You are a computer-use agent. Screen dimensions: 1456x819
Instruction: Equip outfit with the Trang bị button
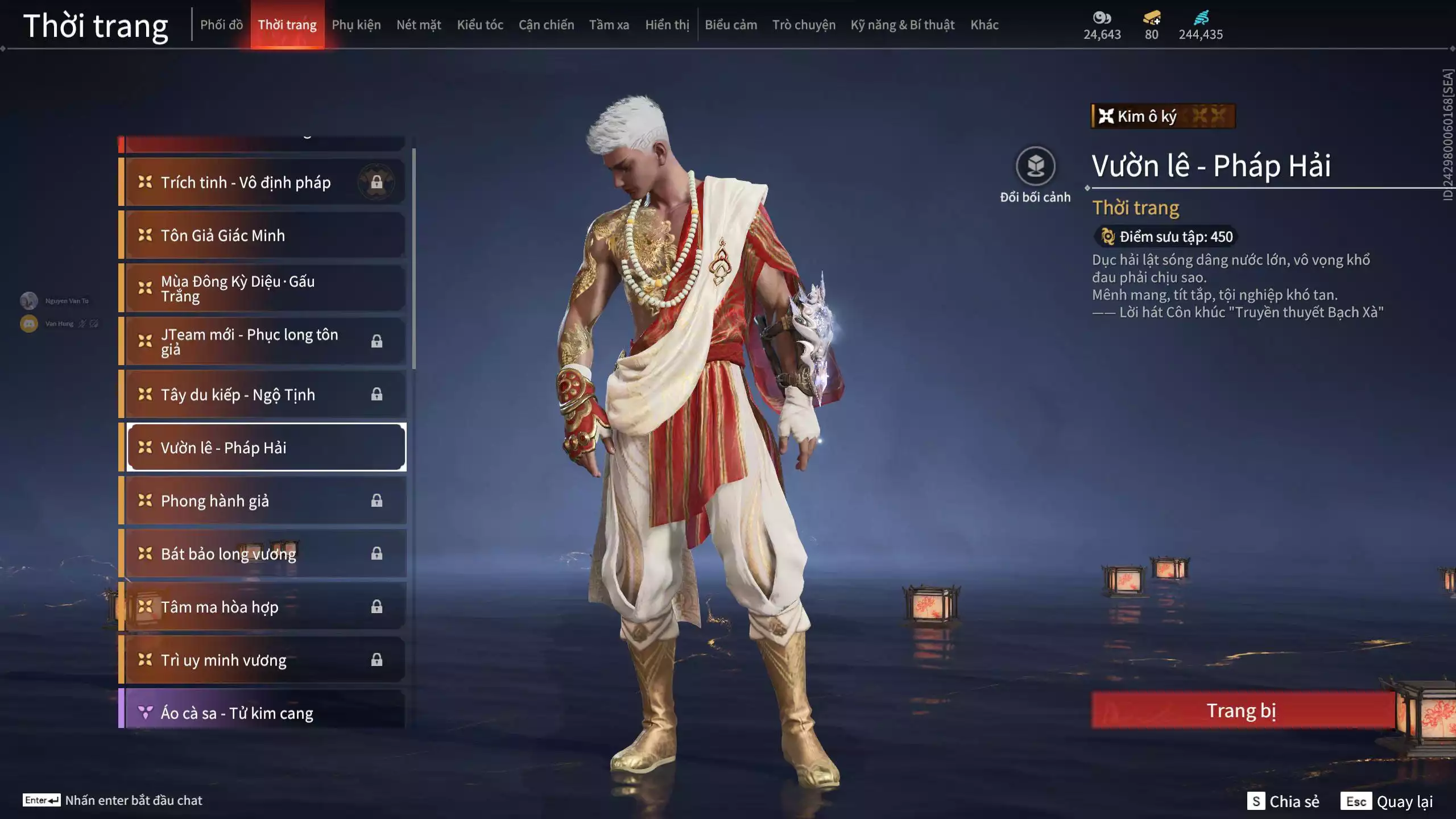coord(1242,711)
